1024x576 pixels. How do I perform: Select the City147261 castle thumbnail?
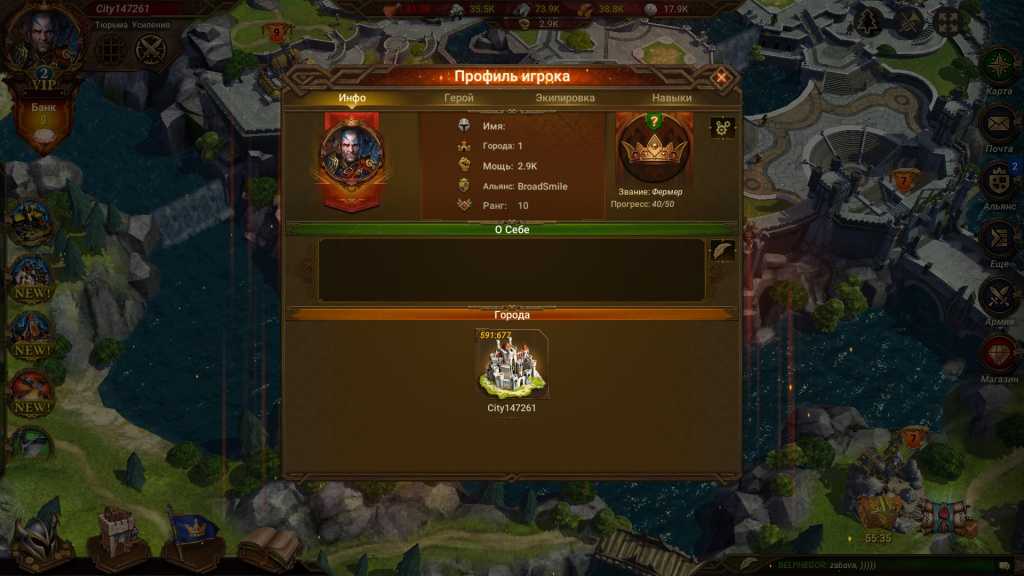tap(511, 365)
